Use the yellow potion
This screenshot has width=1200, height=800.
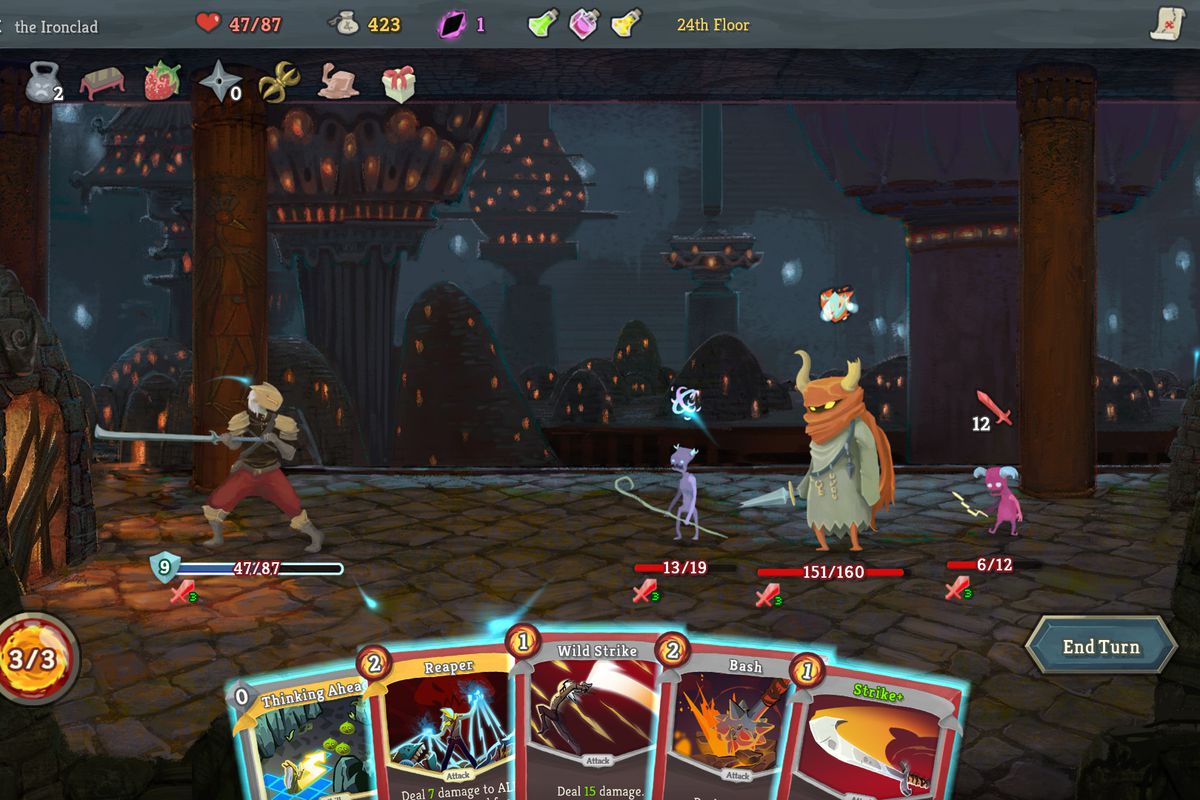coord(626,23)
